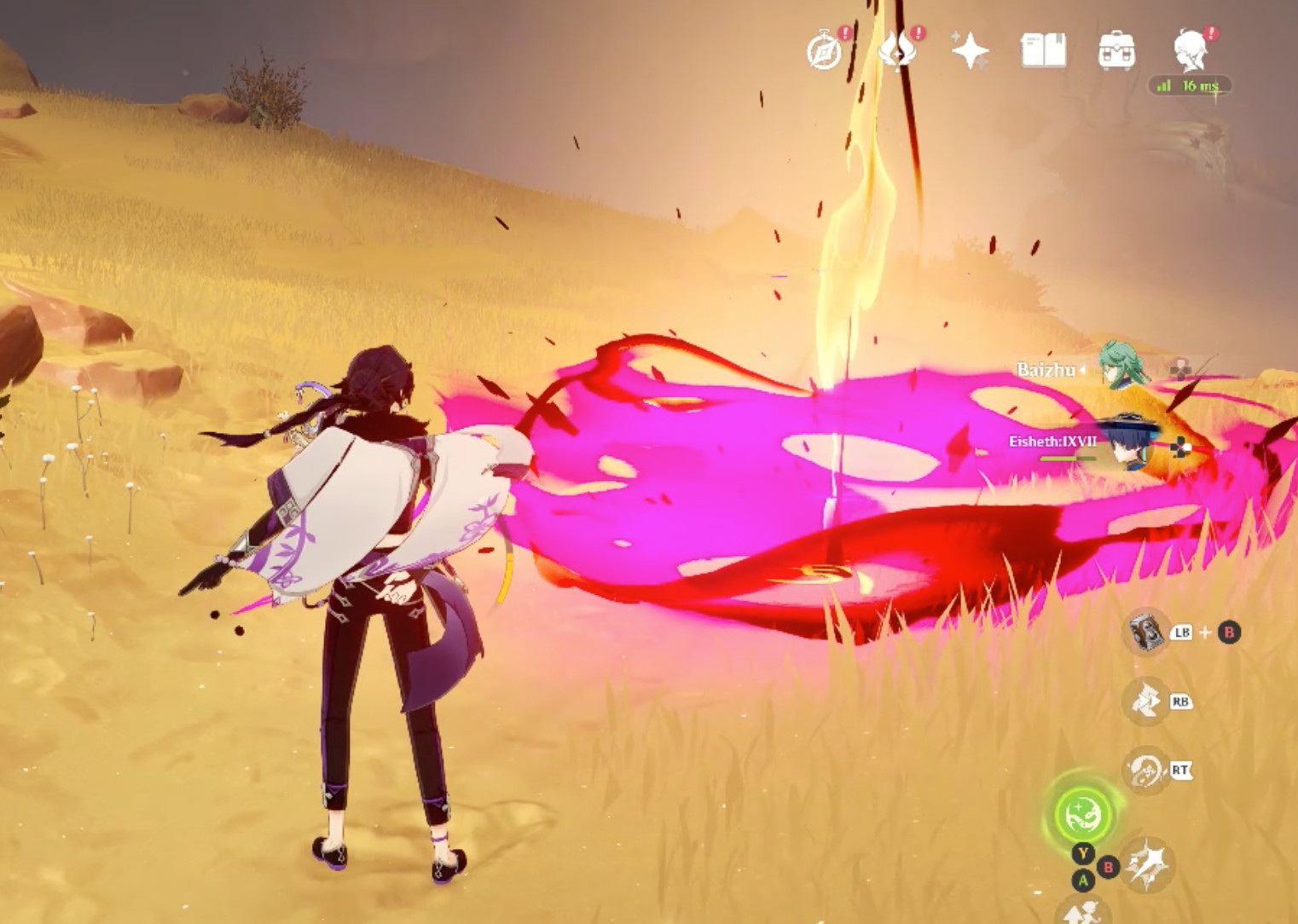Click Eisheth:IXVII's green health bar
Screen dimensions: 1298x924
(x=1069, y=456)
